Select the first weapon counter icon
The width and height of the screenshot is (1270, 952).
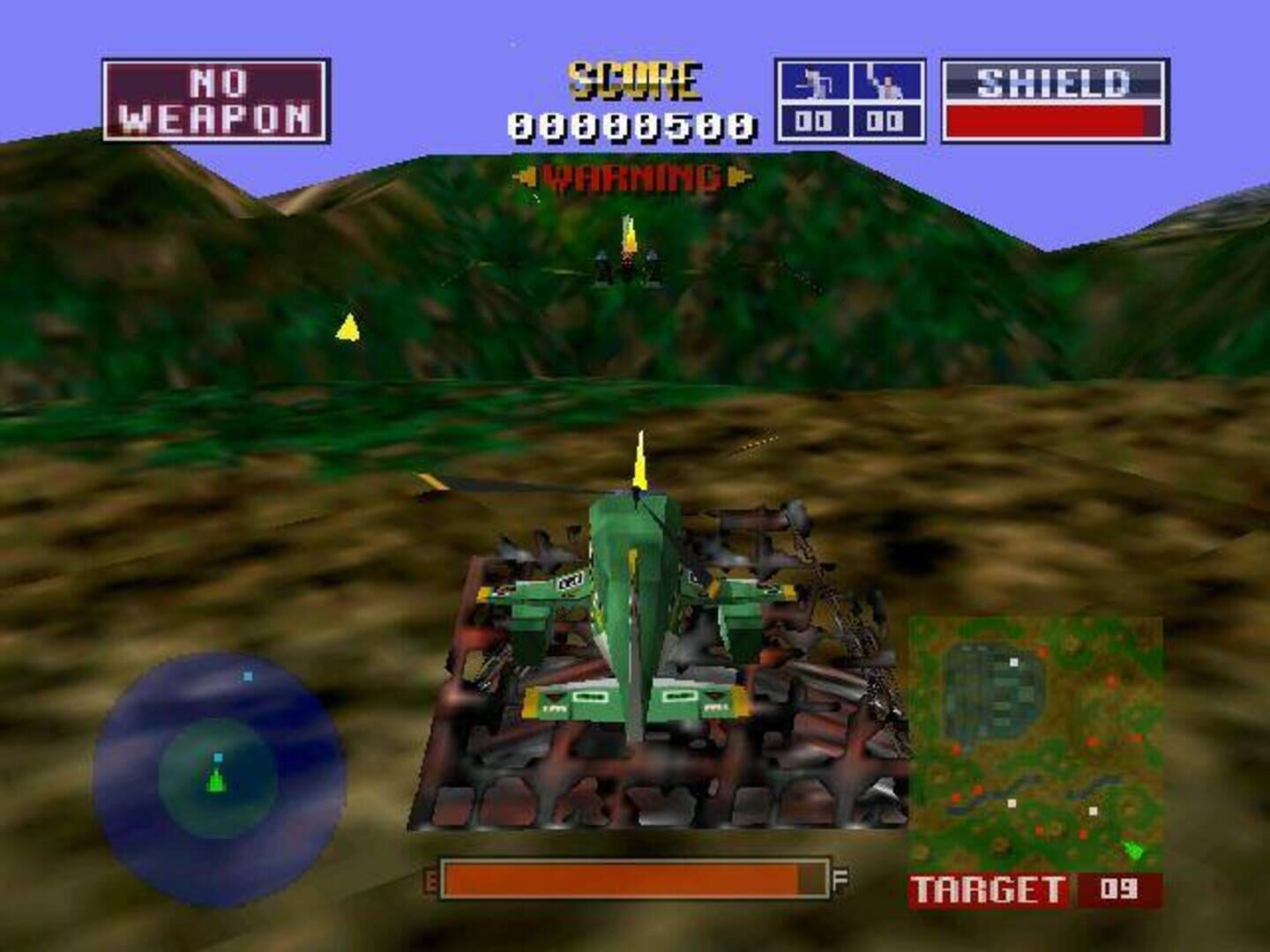coord(814,81)
